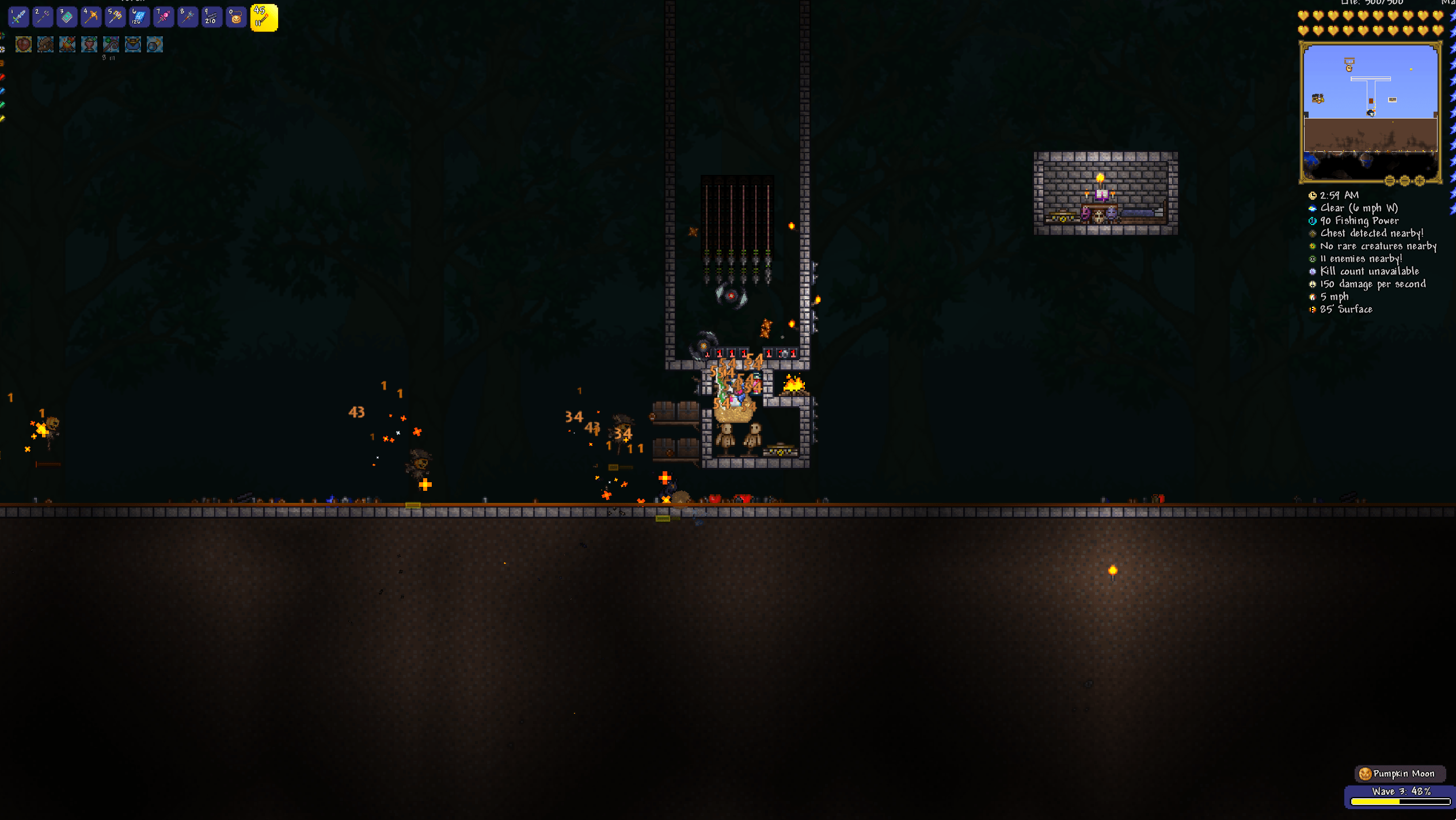Viewport: 1456px width, 820px height.
Task: Zoom out the minimap with the minus button
Action: point(1405,181)
